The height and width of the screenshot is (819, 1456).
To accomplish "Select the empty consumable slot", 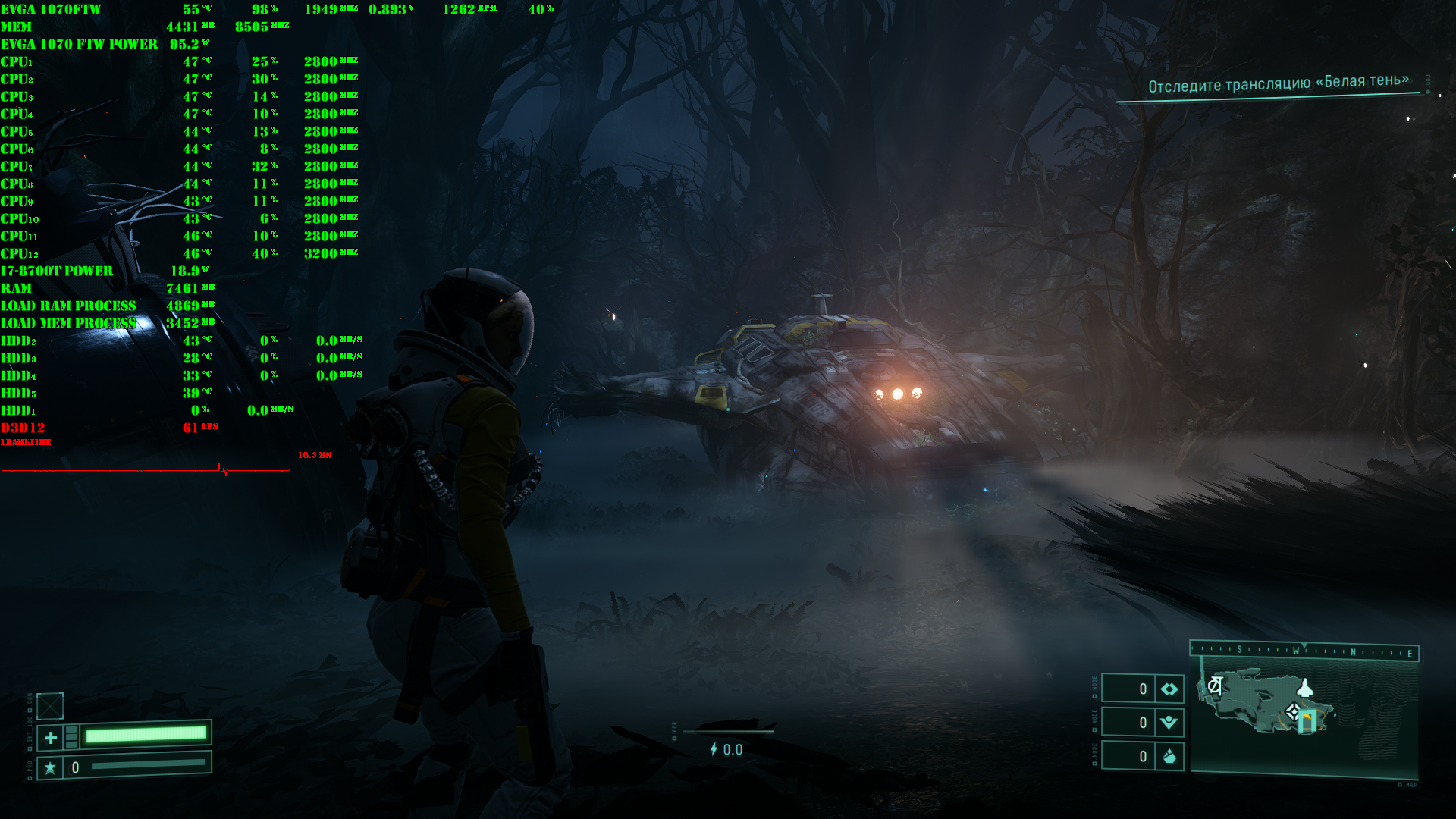I will 50,706.
